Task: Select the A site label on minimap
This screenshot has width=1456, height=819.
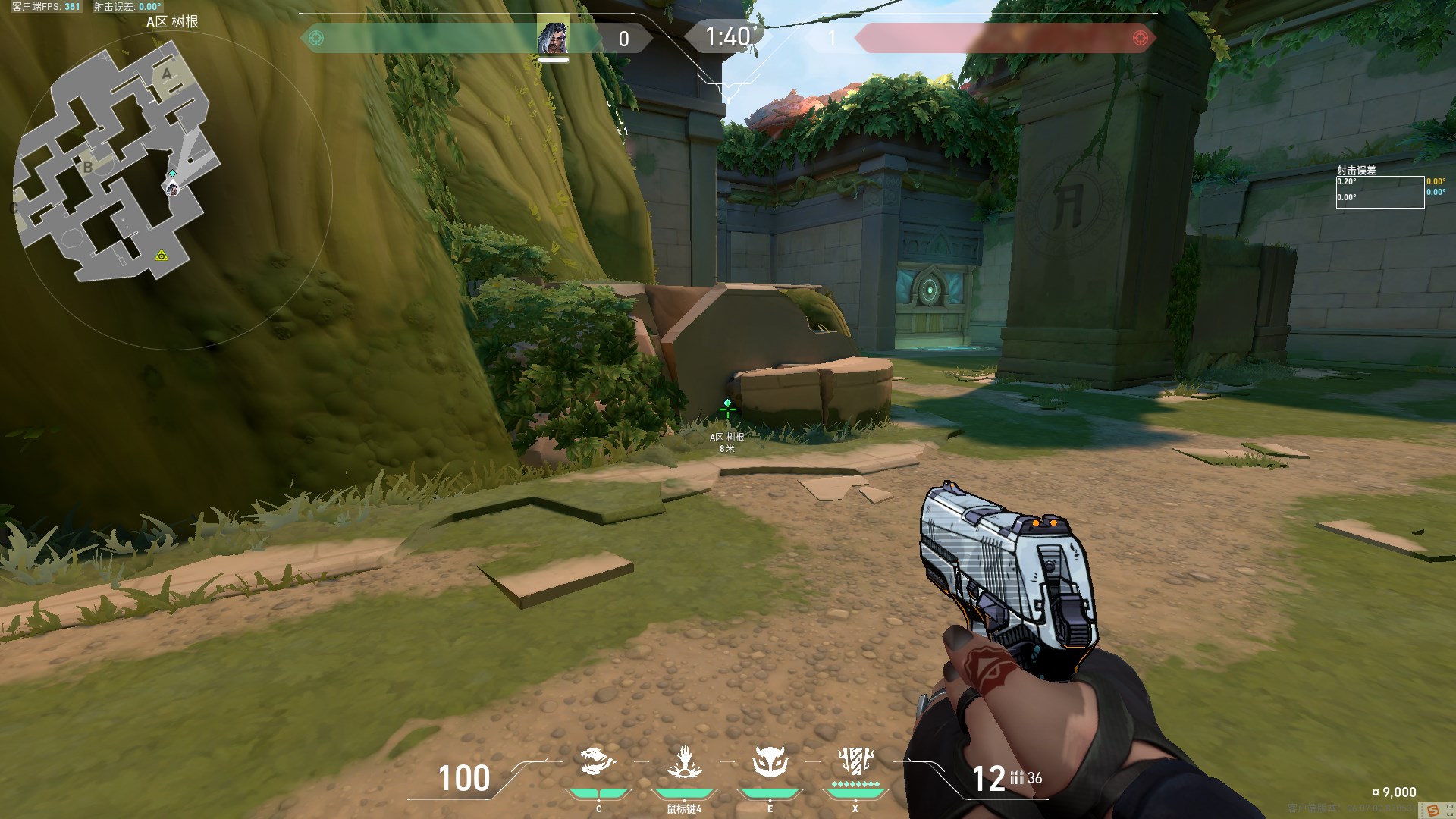Action: point(167,74)
